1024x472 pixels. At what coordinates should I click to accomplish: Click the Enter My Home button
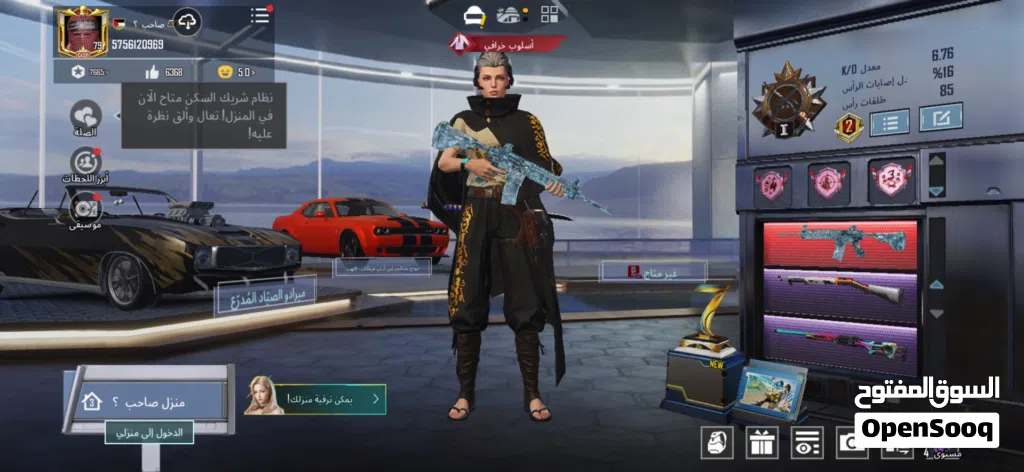click(x=135, y=433)
